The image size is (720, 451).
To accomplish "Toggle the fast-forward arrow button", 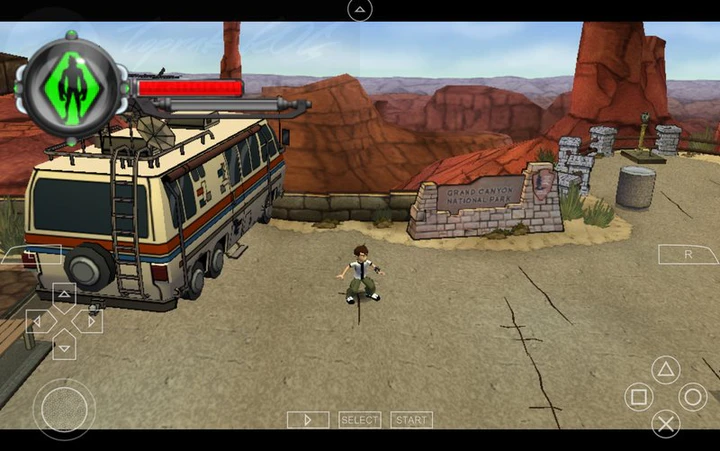I will pyautogui.click(x=308, y=420).
